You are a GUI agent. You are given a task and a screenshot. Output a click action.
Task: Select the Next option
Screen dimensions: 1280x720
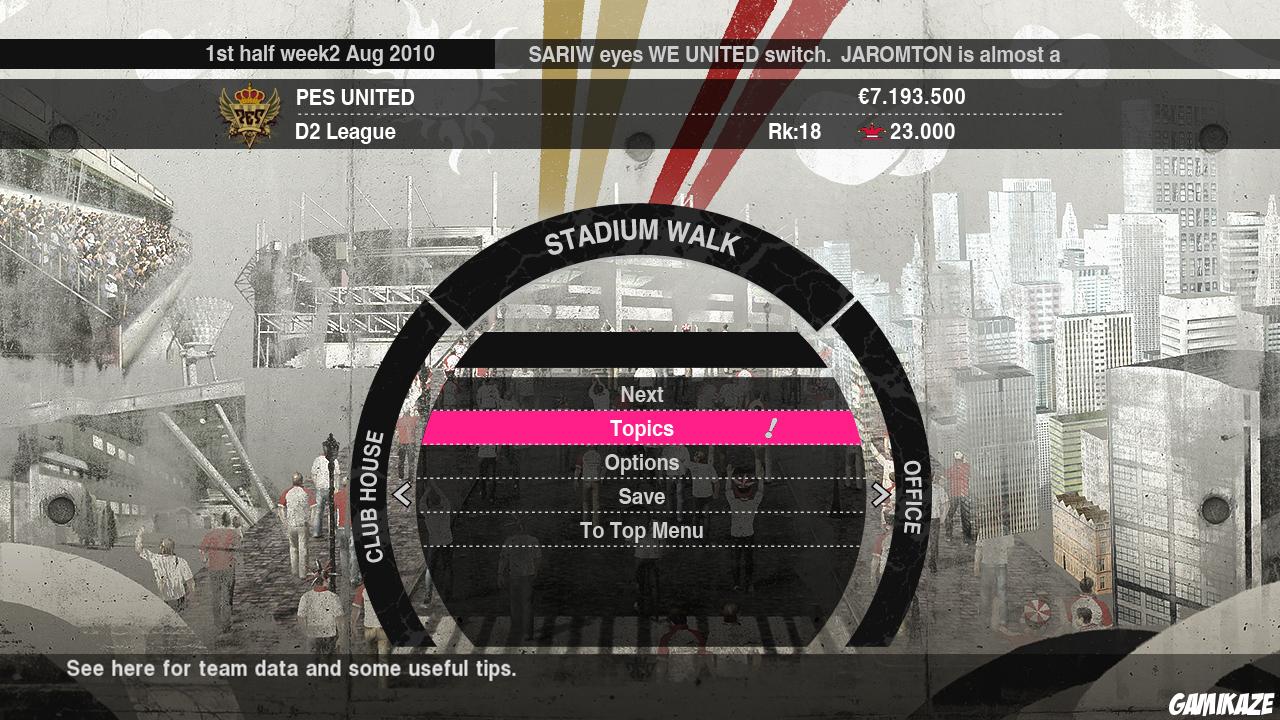642,394
